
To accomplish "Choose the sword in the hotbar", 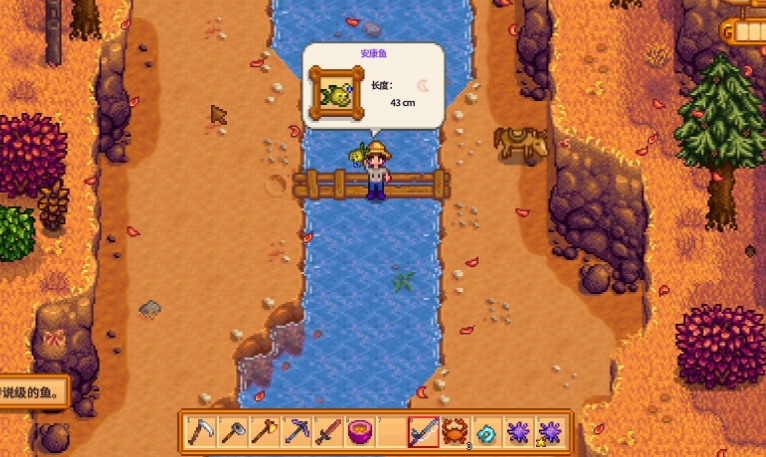I will pos(328,432).
